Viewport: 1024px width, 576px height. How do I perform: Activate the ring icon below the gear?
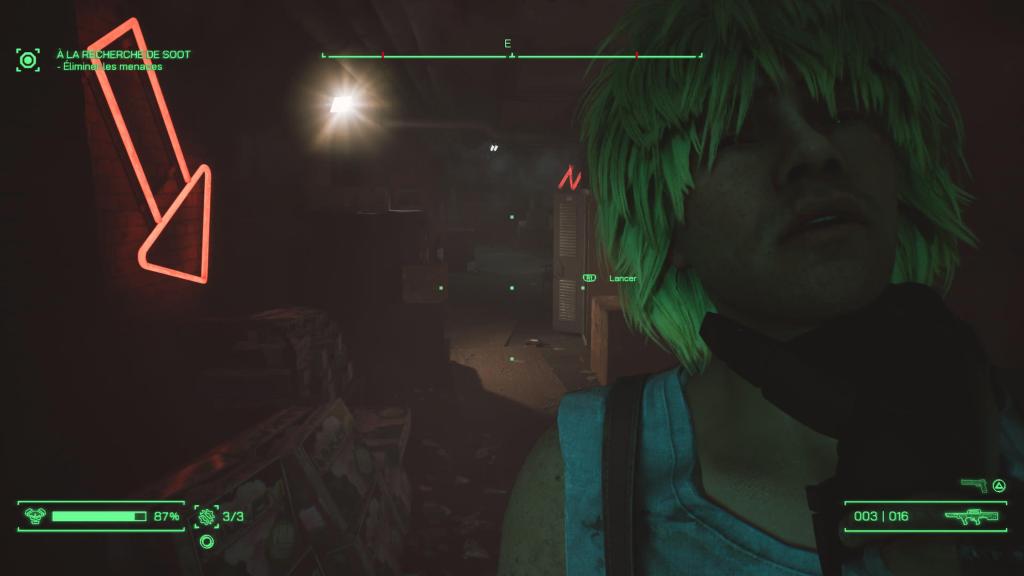(x=207, y=542)
